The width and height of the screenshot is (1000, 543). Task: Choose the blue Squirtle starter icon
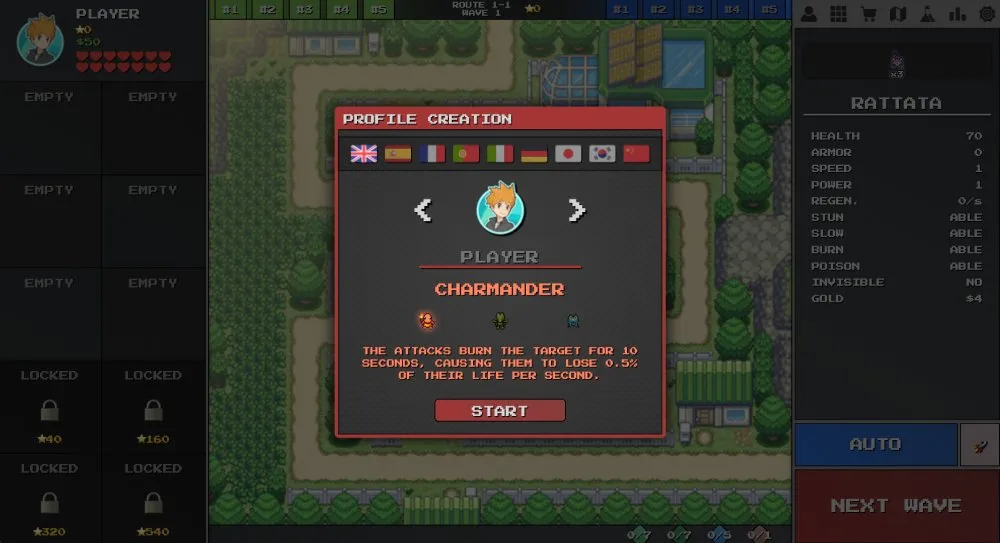coord(572,321)
